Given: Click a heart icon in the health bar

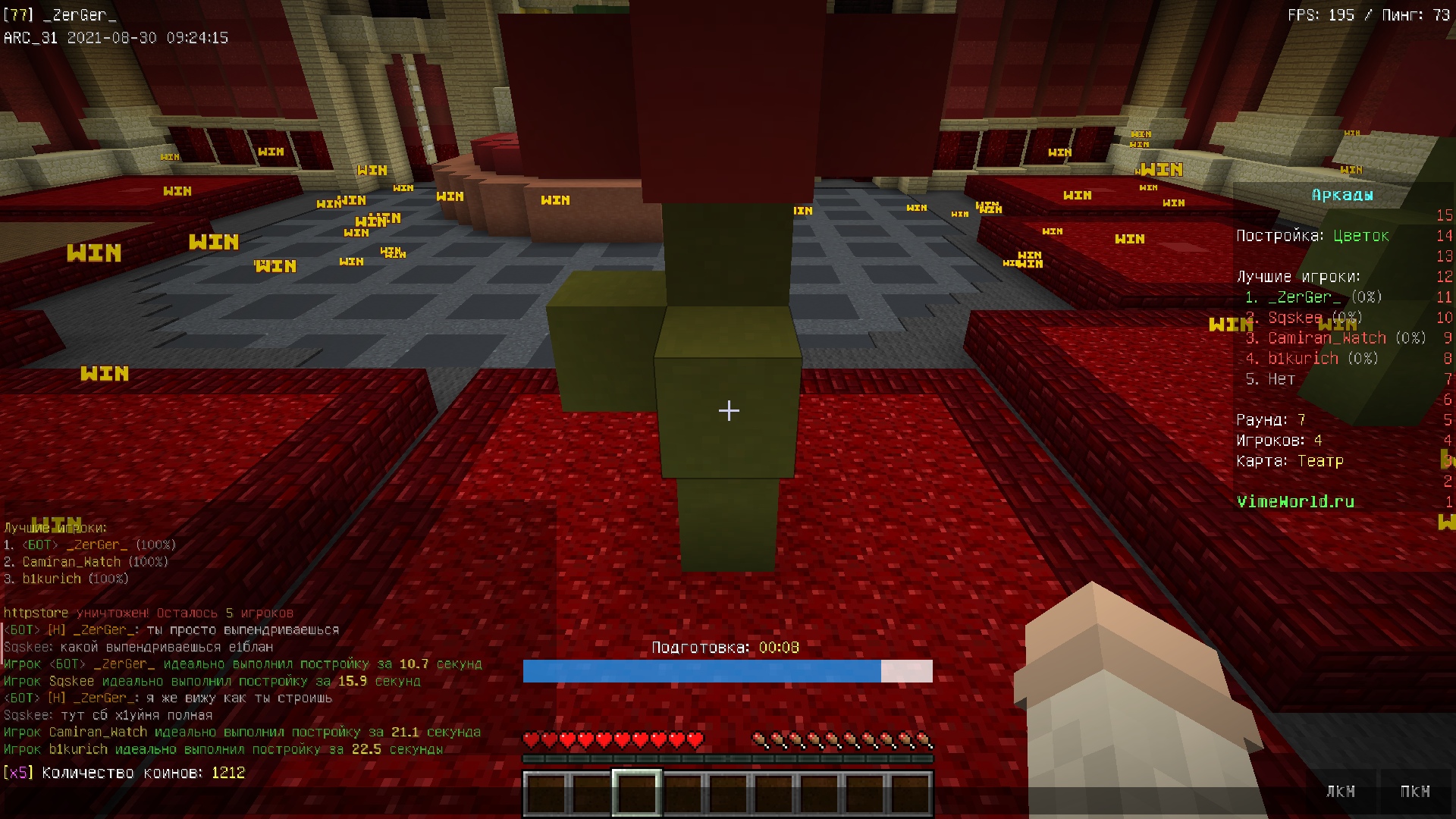Looking at the screenshot, I should 531,737.
